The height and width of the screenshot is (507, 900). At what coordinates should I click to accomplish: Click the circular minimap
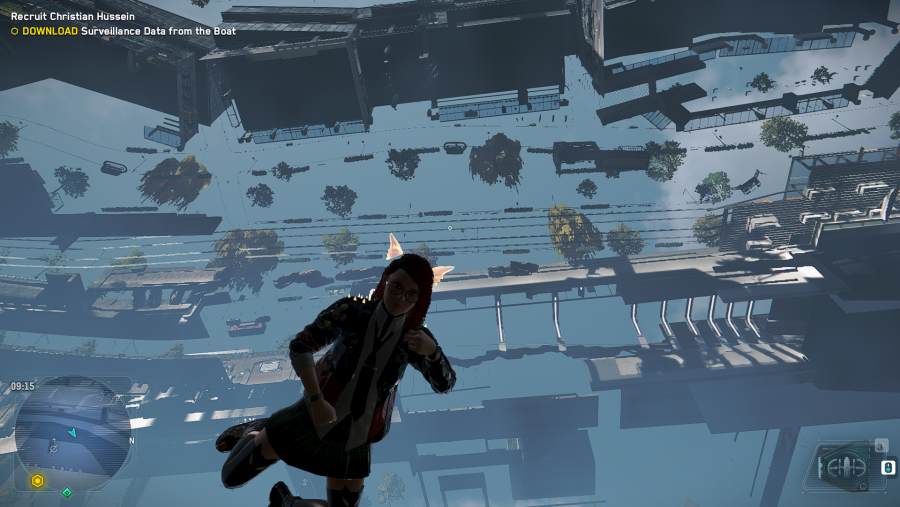point(72,431)
